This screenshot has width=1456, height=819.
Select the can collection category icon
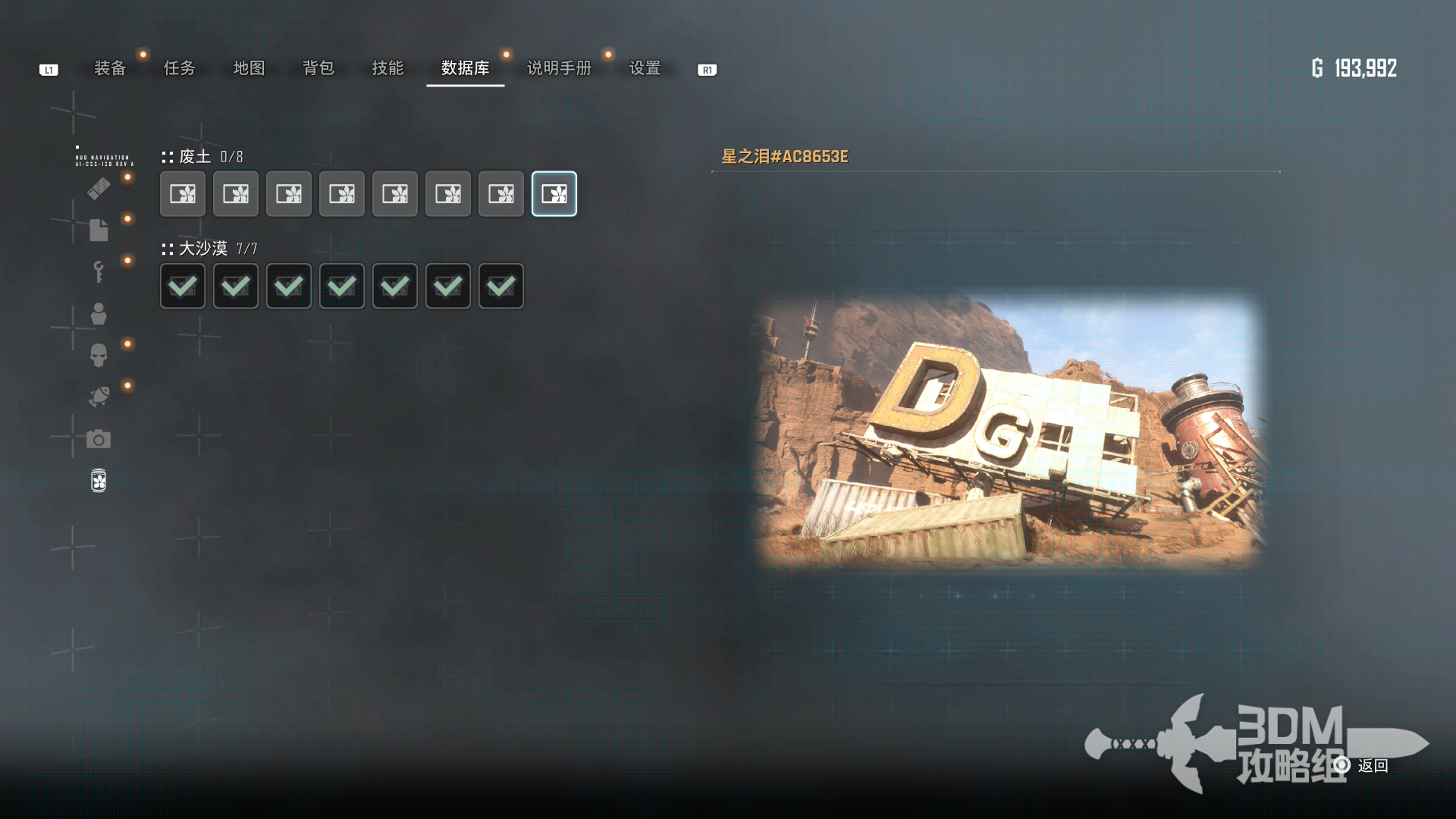tap(99, 481)
